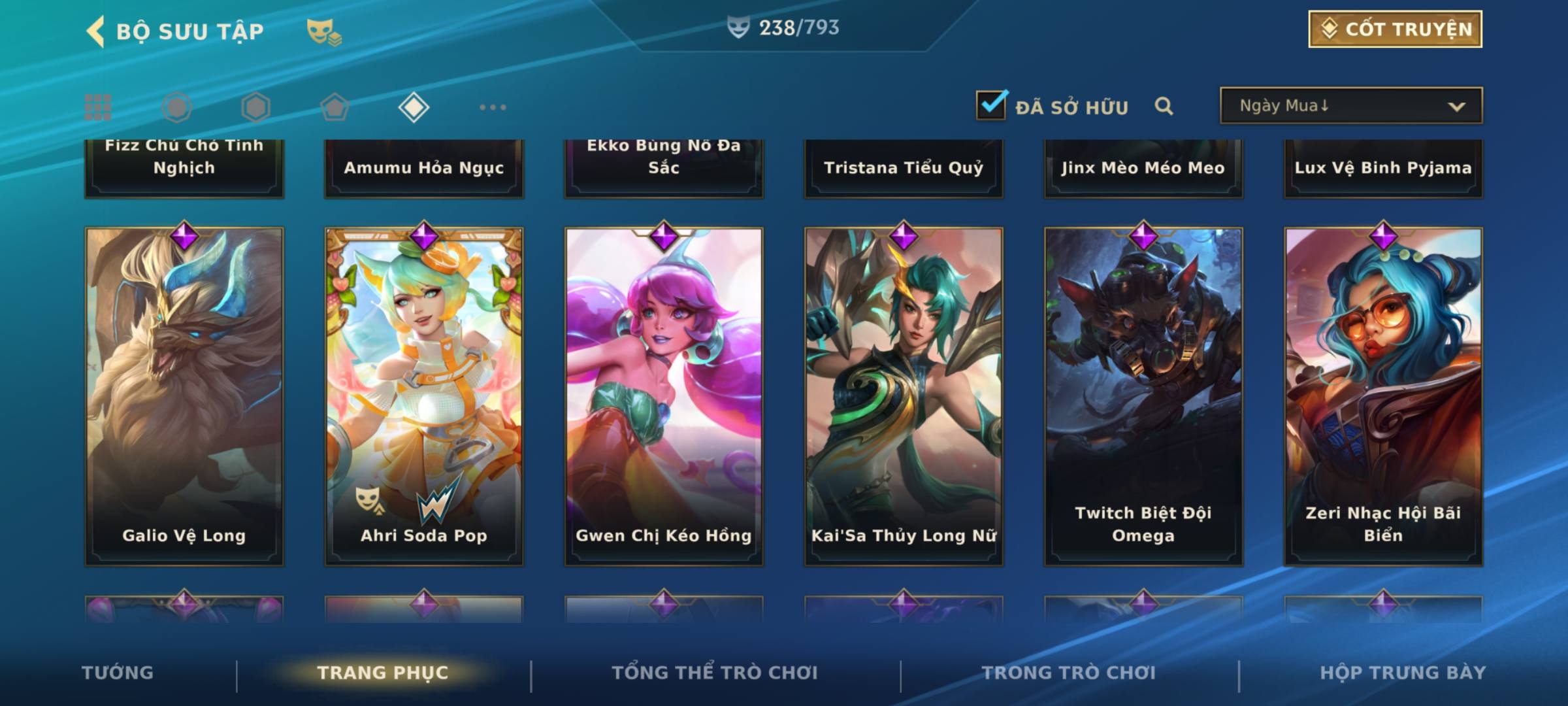Select Twitch Biệt Đội Omega skin
This screenshot has height=706, width=1568.
point(1143,395)
